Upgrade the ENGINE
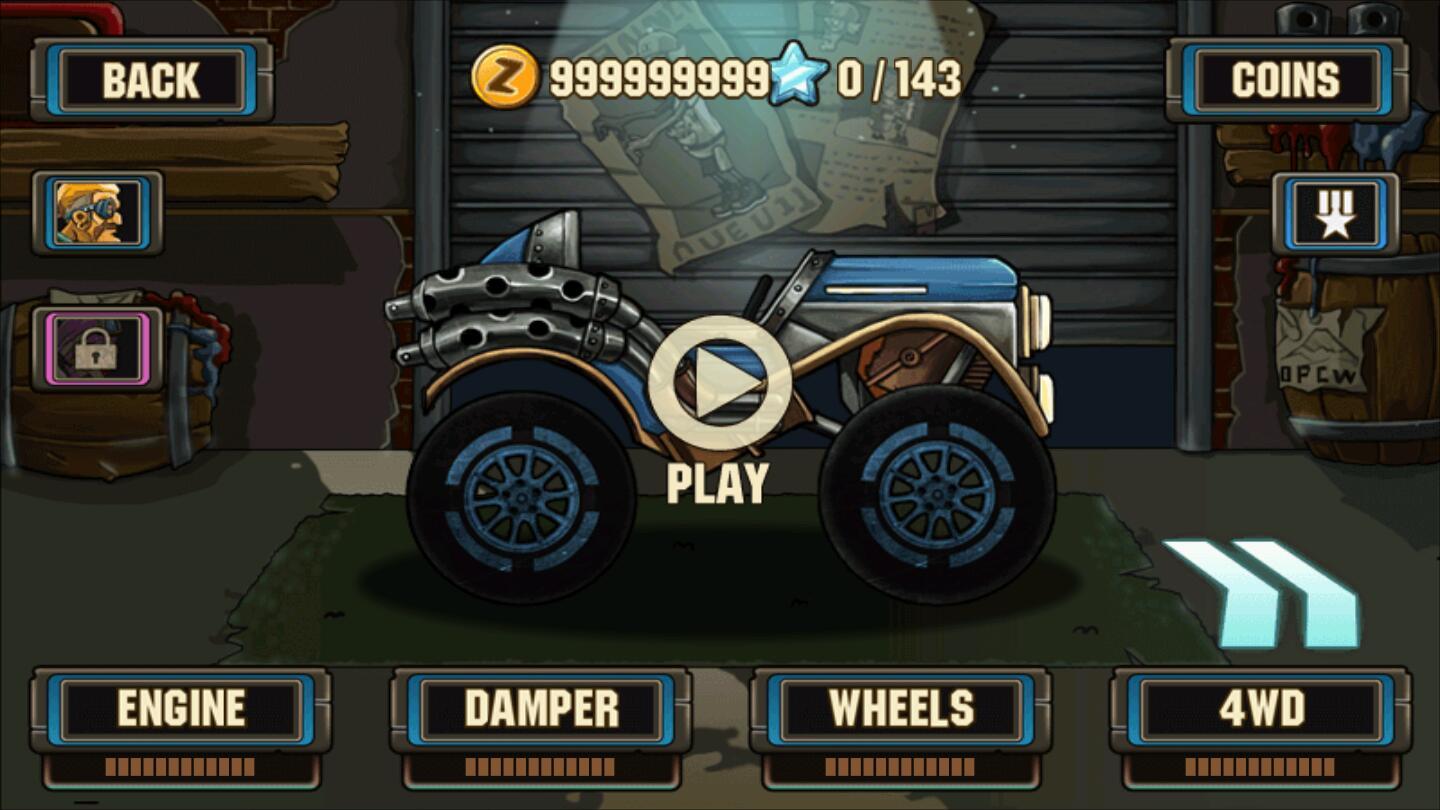 [x=183, y=707]
